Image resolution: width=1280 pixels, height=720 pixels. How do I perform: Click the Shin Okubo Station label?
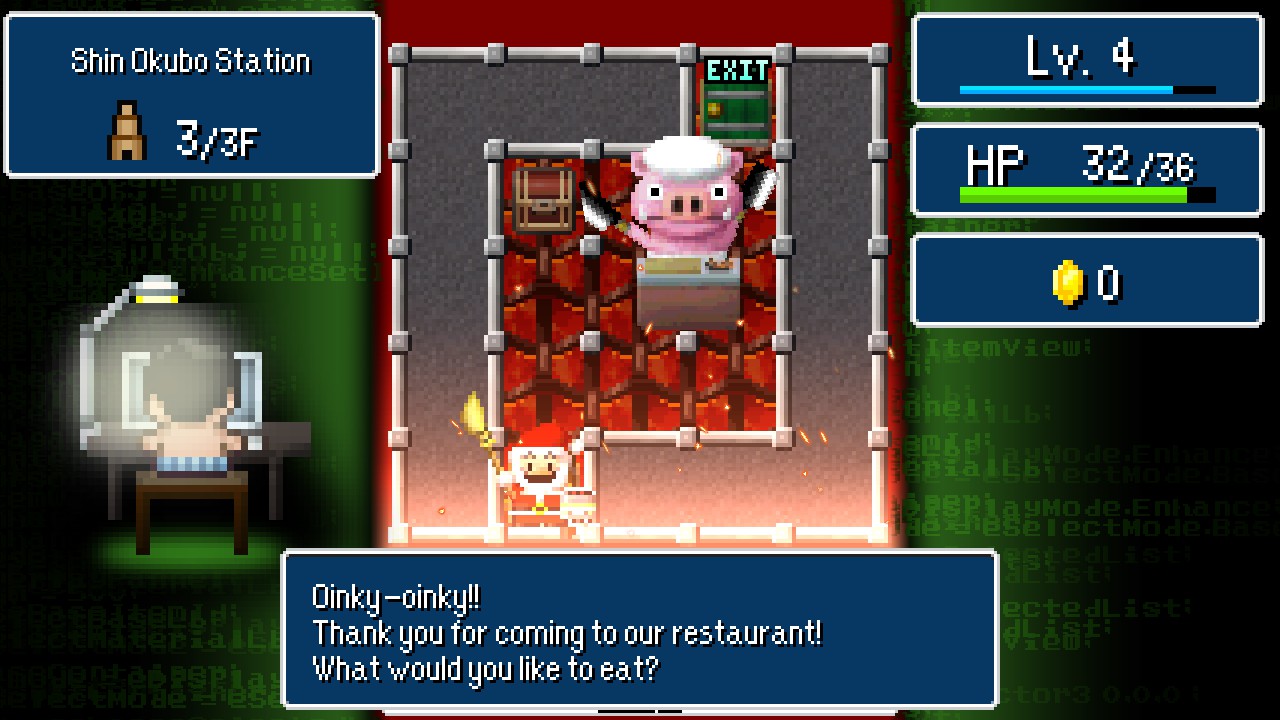(x=190, y=60)
